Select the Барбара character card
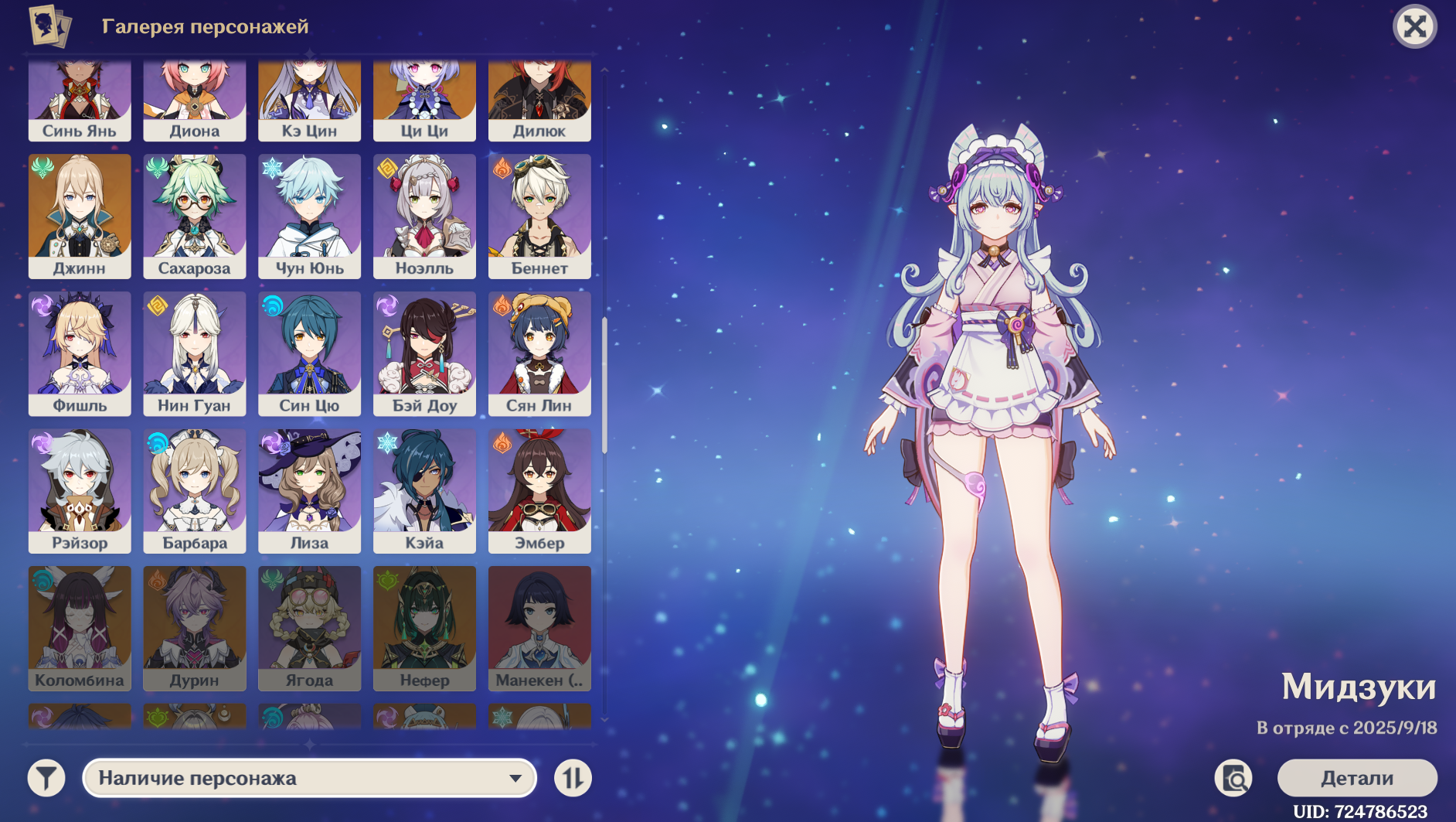This screenshot has width=1456, height=822. [195, 491]
